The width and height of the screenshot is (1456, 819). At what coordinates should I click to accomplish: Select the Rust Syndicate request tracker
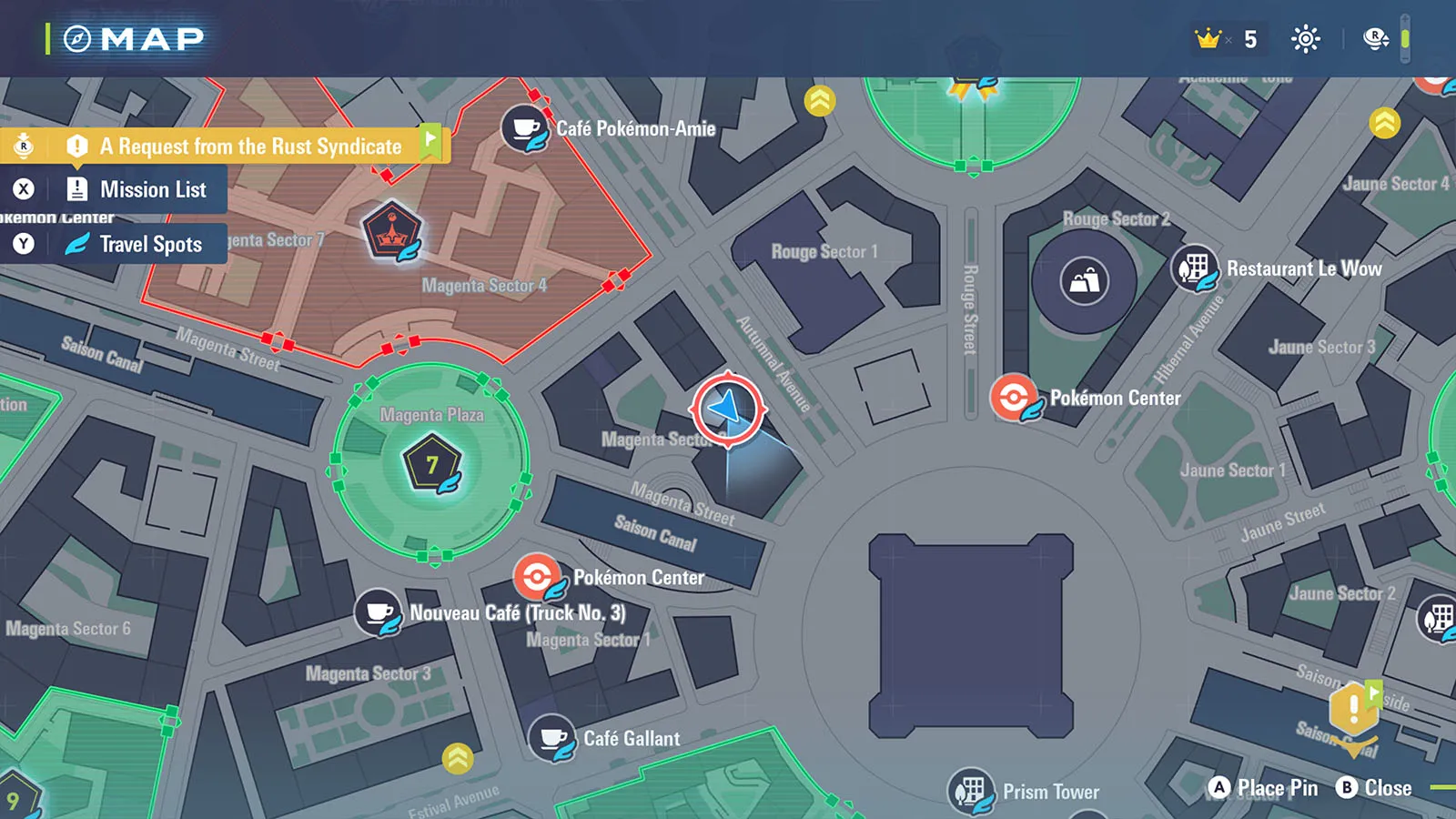[x=249, y=146]
